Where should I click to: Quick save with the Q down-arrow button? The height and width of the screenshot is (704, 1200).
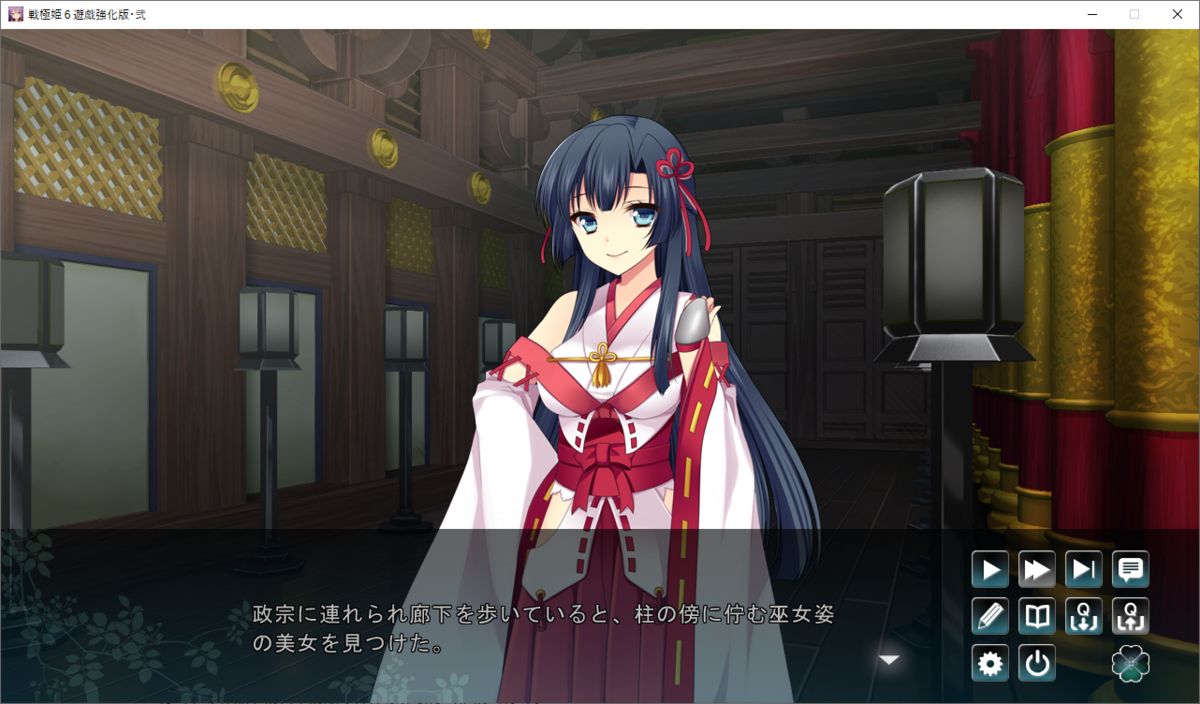pos(1083,616)
